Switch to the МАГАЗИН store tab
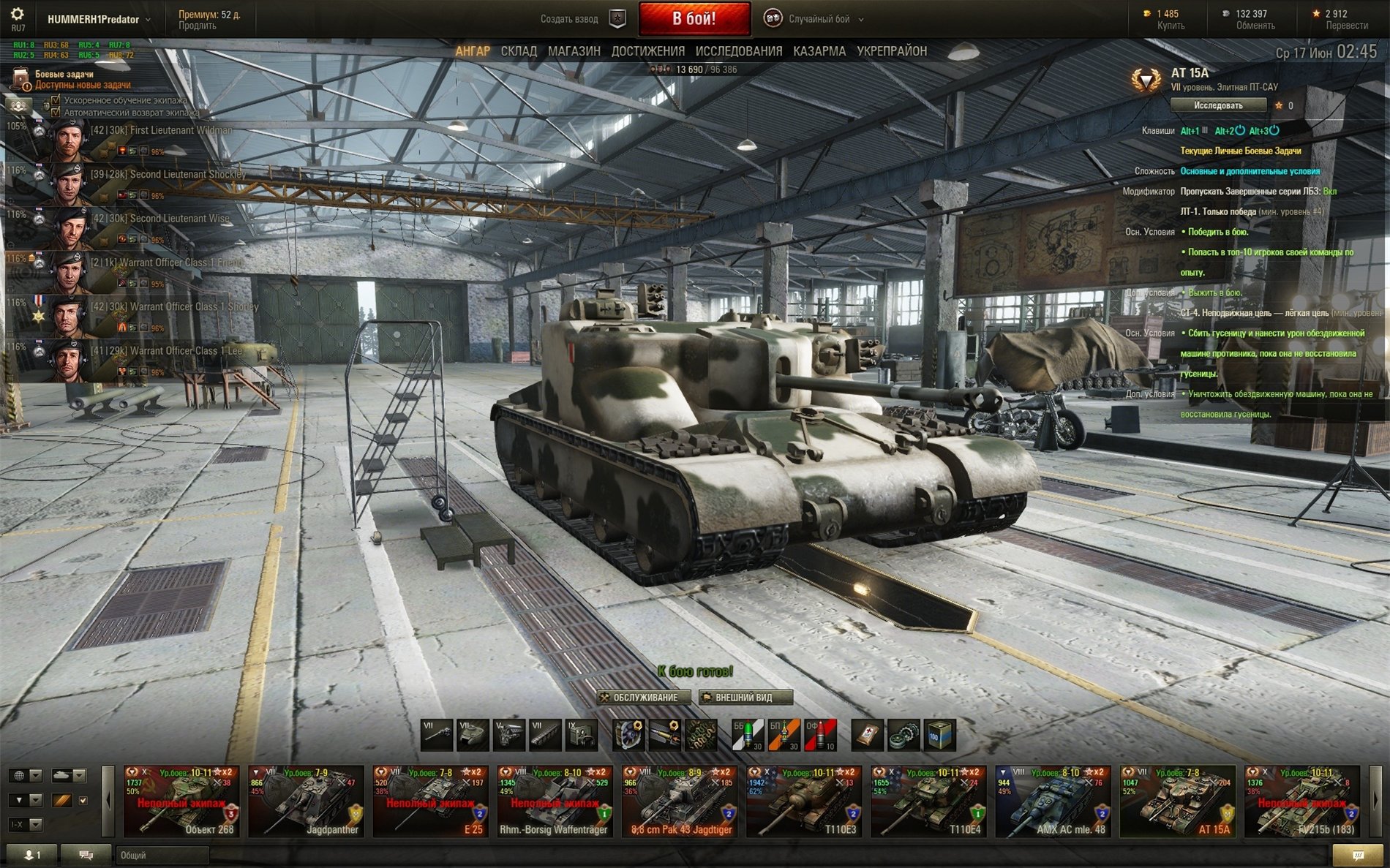Image resolution: width=1390 pixels, height=868 pixels. [x=574, y=51]
